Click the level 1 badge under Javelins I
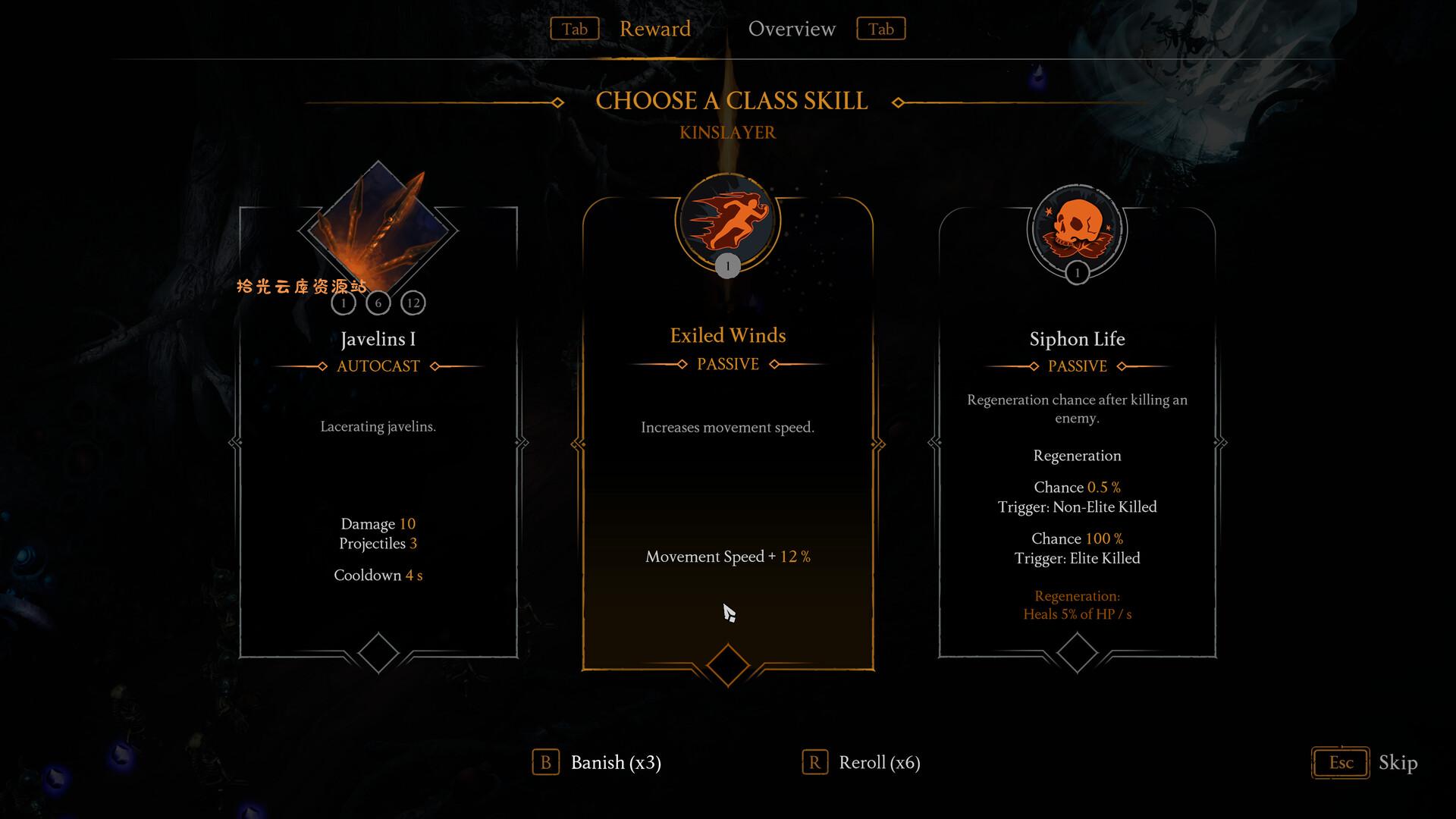Screen dimensions: 1456x819 344,302
